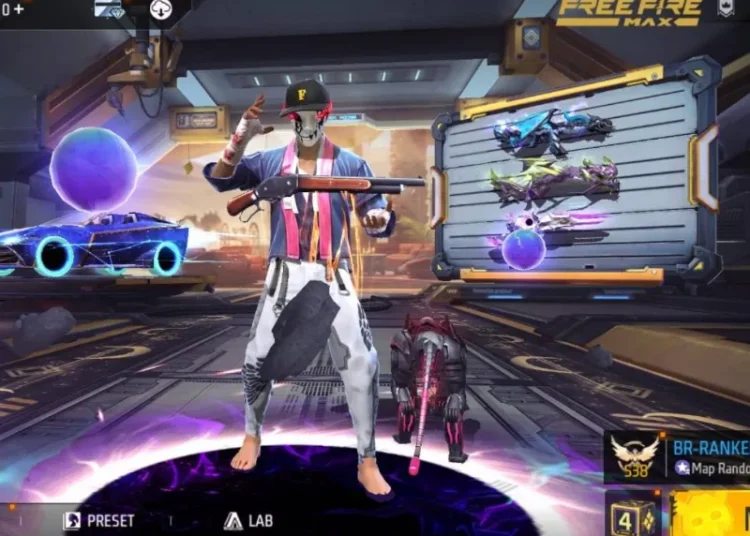This screenshot has width=750, height=536.
Task: Click the shield icon beside the Free Fire logo
Action: click(725, 10)
